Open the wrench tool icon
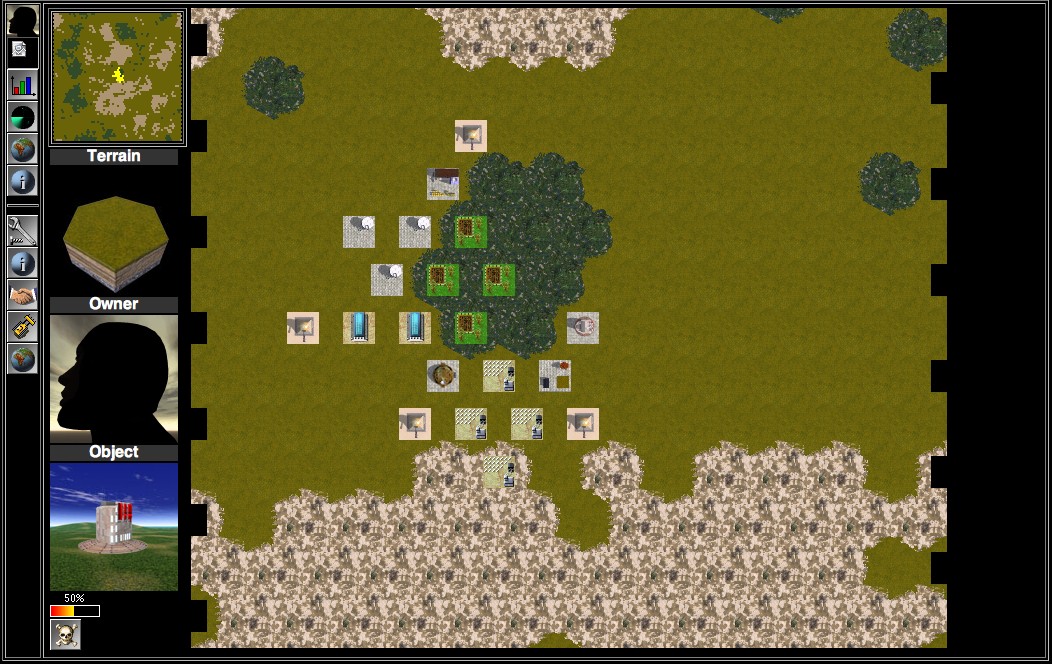The height and width of the screenshot is (664, 1052). [x=22, y=230]
